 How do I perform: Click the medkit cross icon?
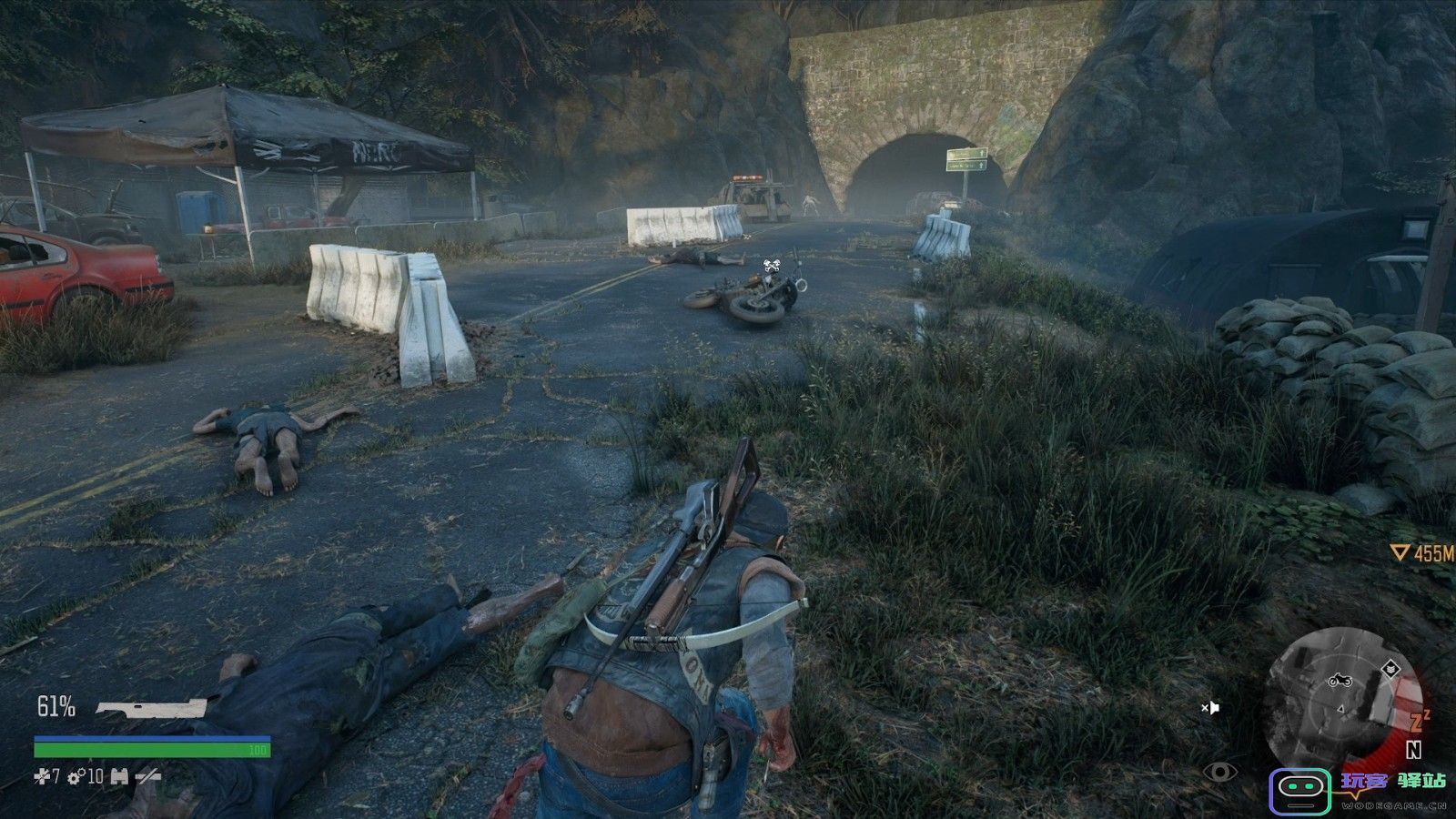[x=42, y=776]
